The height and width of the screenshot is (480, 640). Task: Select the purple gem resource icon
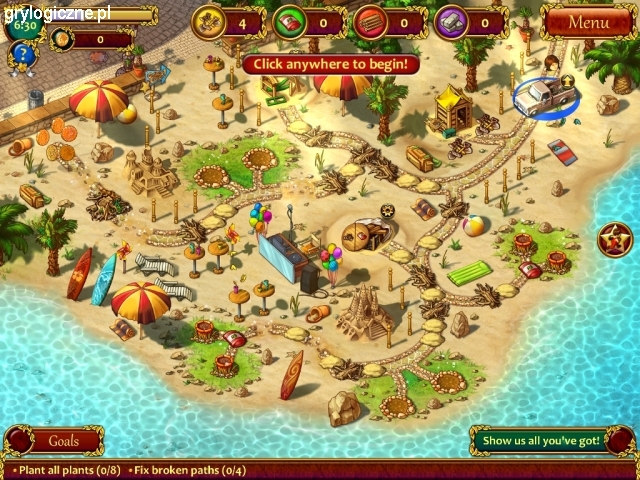[452, 20]
